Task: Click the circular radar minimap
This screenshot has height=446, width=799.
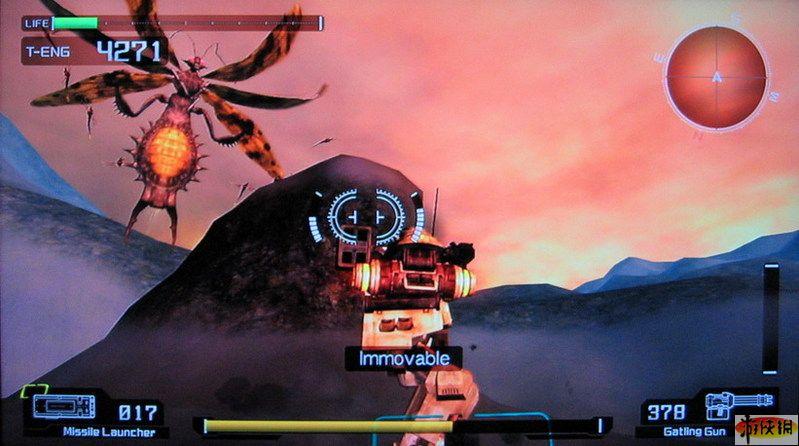Action: (x=716, y=77)
